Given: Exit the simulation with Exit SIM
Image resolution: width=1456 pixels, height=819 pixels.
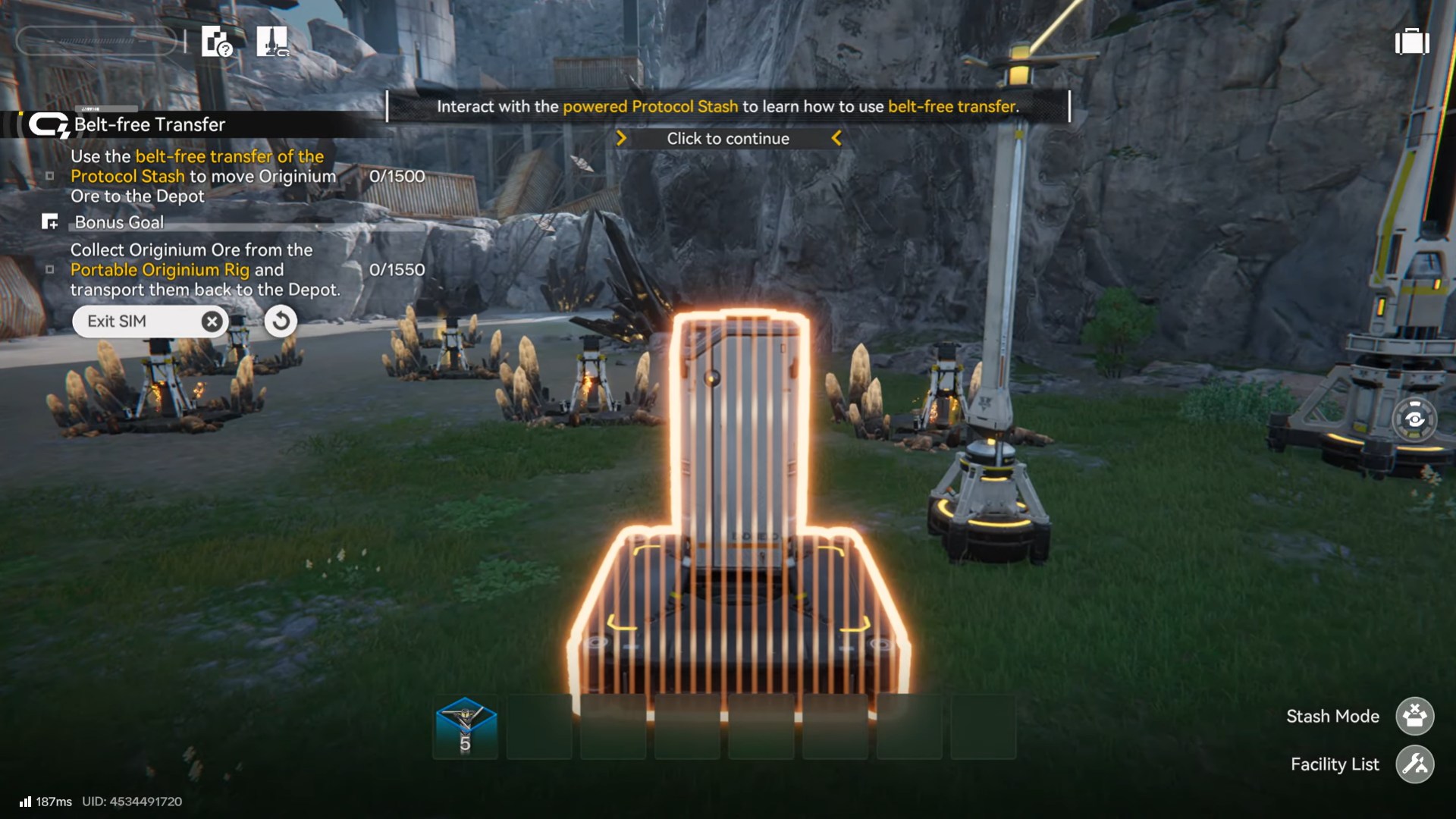Looking at the screenshot, I should click(x=149, y=322).
